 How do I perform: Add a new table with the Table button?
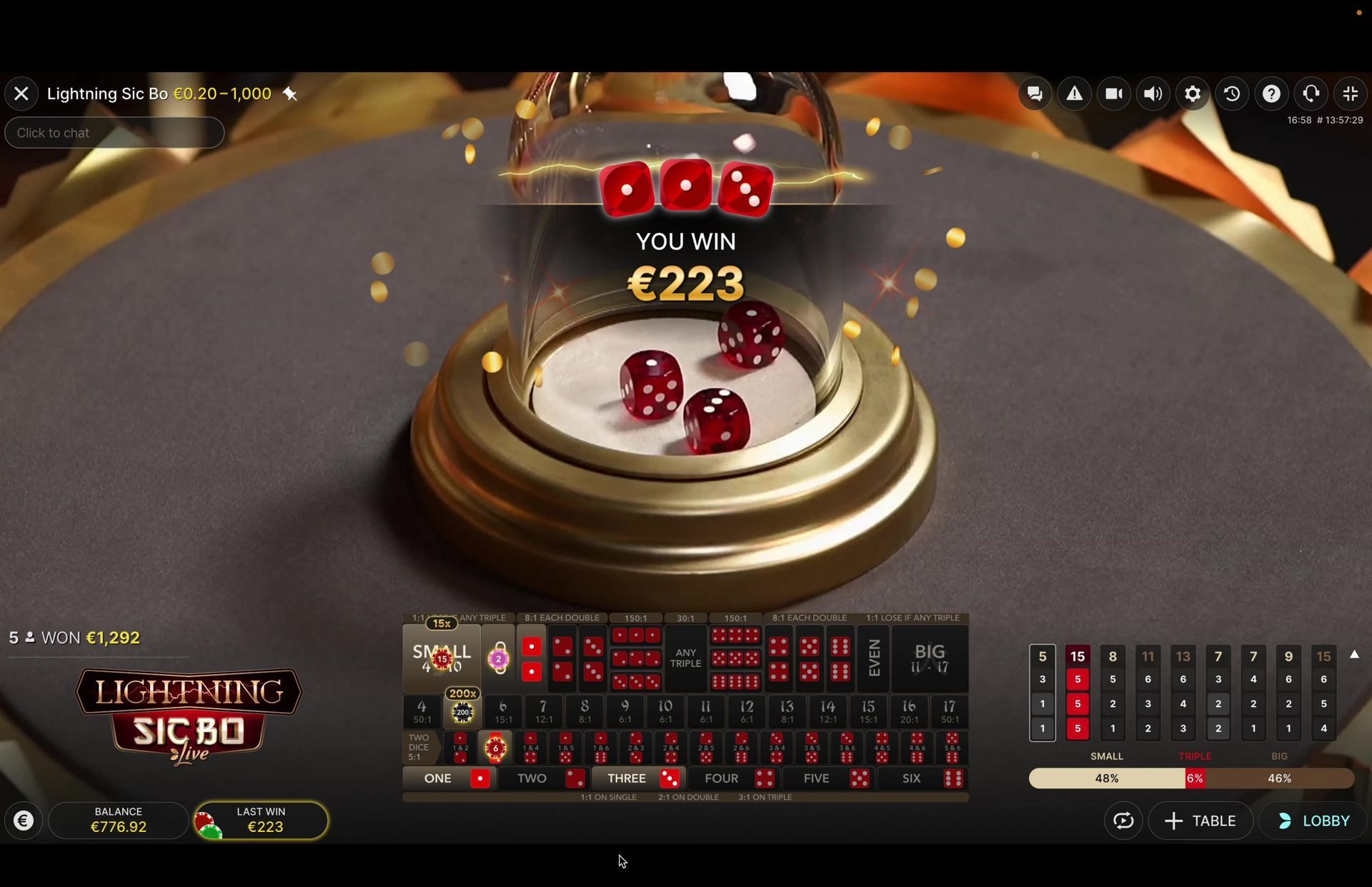click(x=1200, y=821)
